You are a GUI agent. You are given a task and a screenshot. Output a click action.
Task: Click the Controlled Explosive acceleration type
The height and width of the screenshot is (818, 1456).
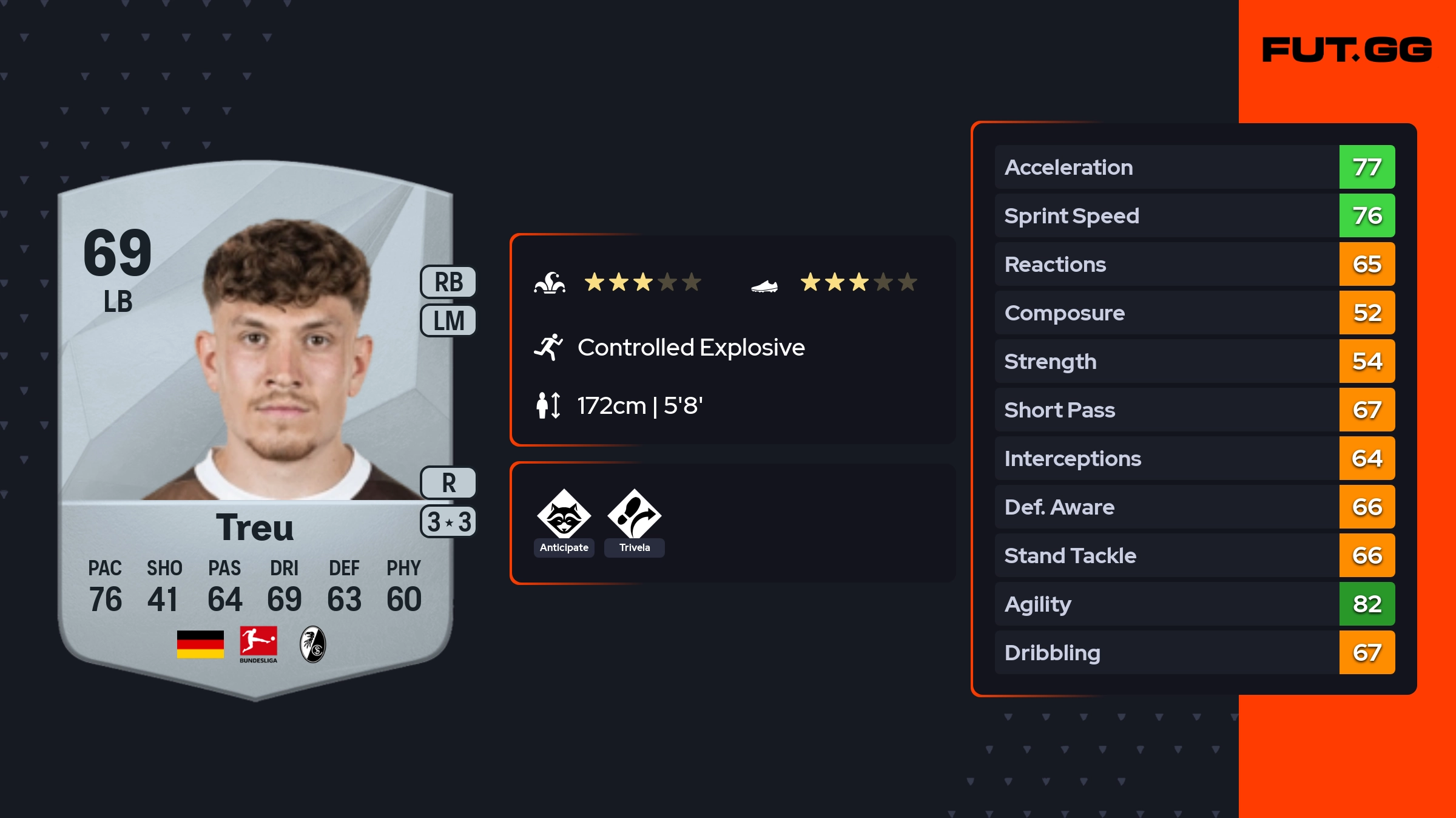[x=690, y=348]
